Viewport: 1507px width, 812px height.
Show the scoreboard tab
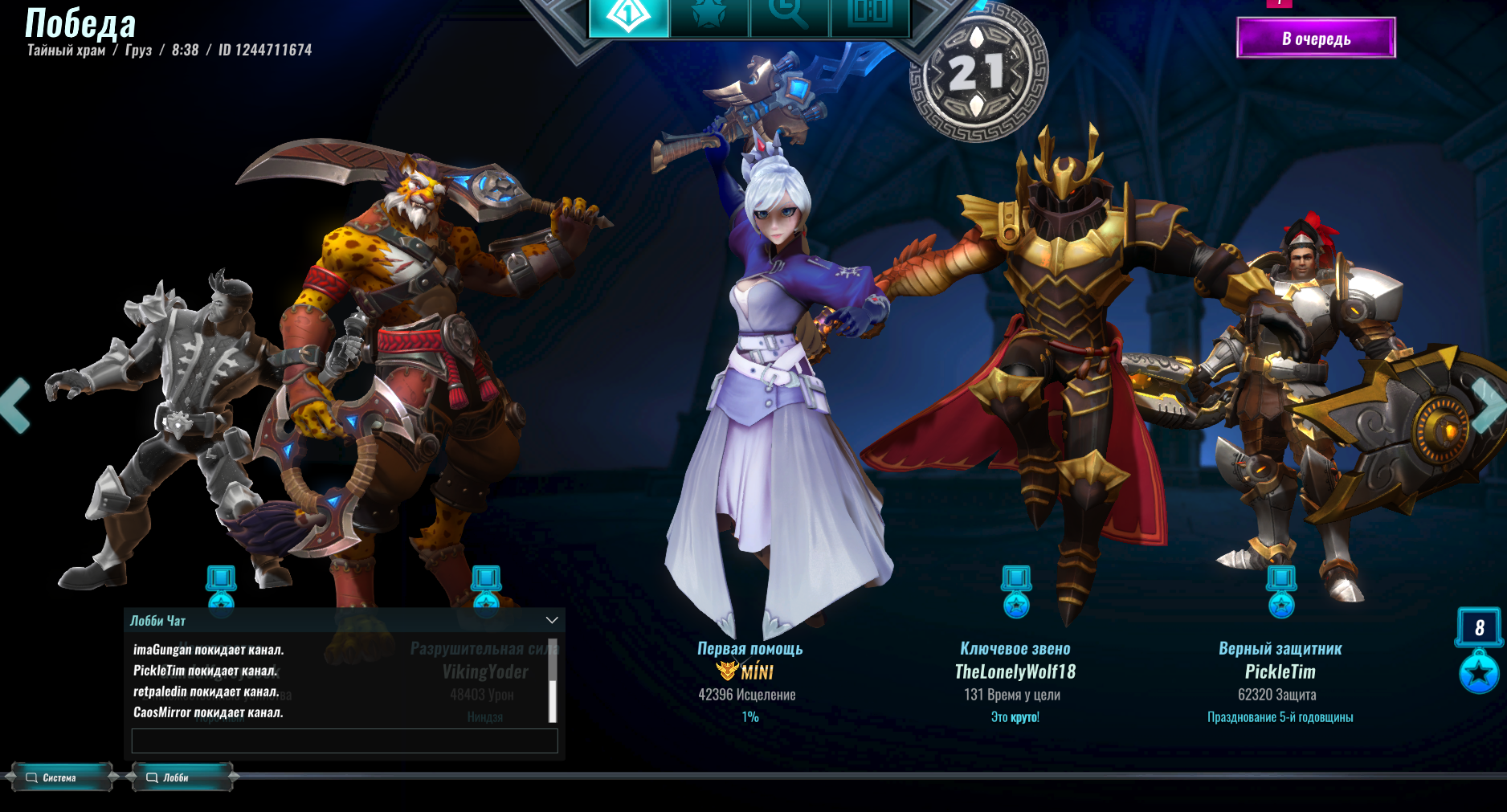tap(869, 16)
